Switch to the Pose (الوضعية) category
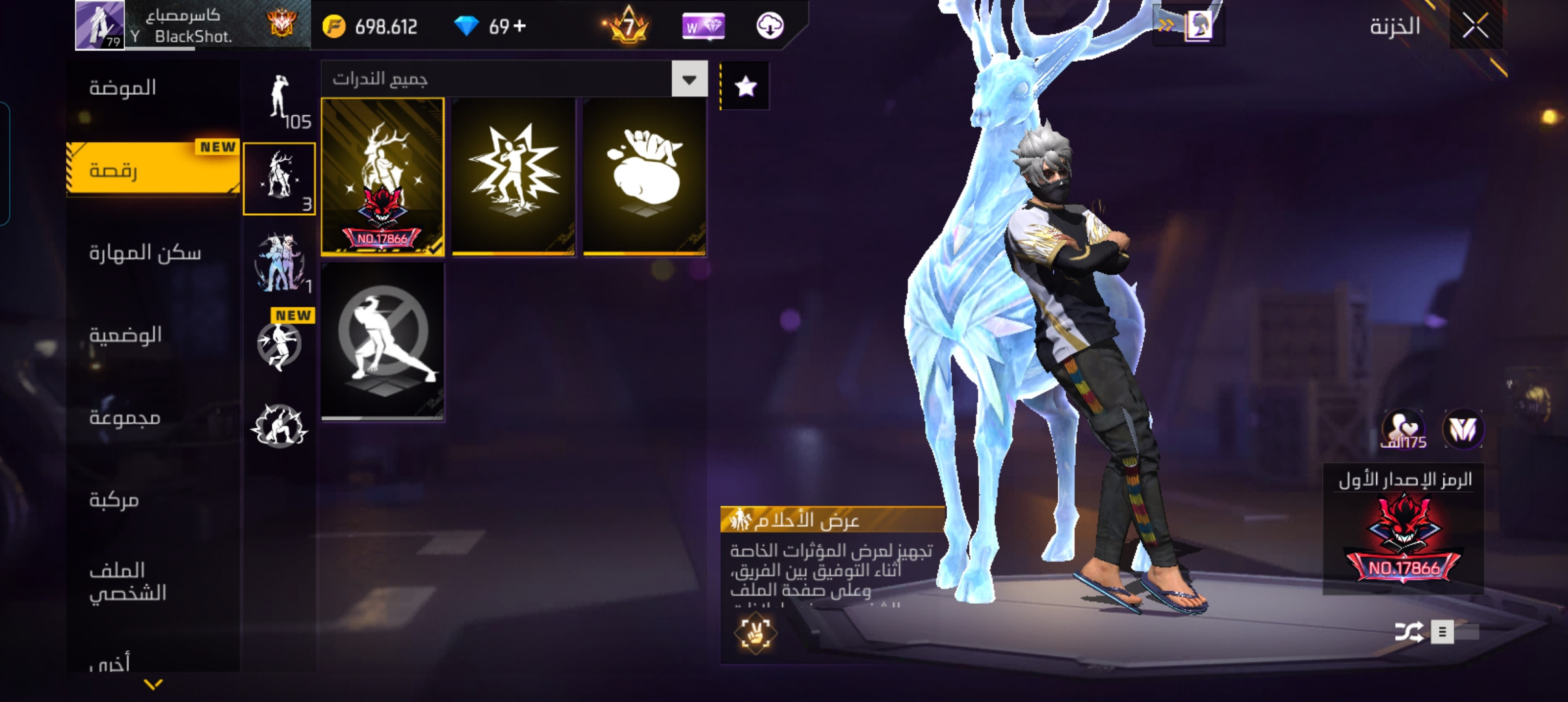1568x702 pixels. (x=125, y=335)
